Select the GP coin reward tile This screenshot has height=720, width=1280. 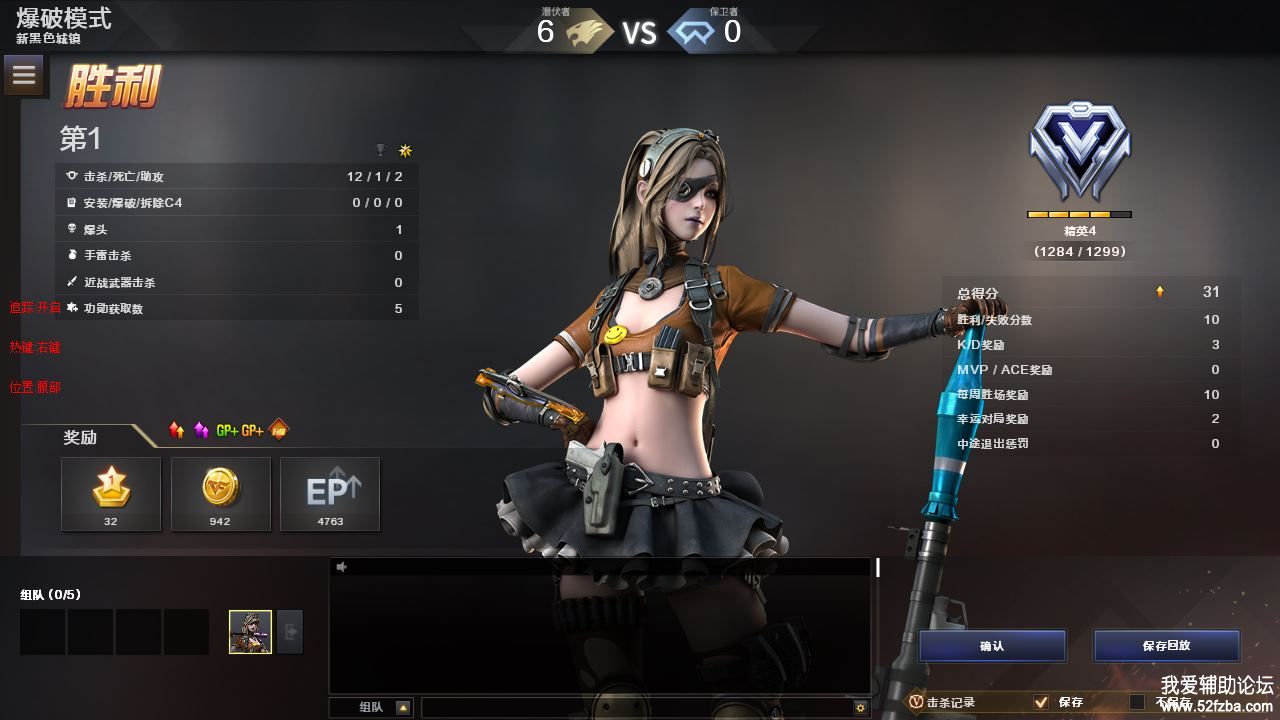[x=220, y=494]
